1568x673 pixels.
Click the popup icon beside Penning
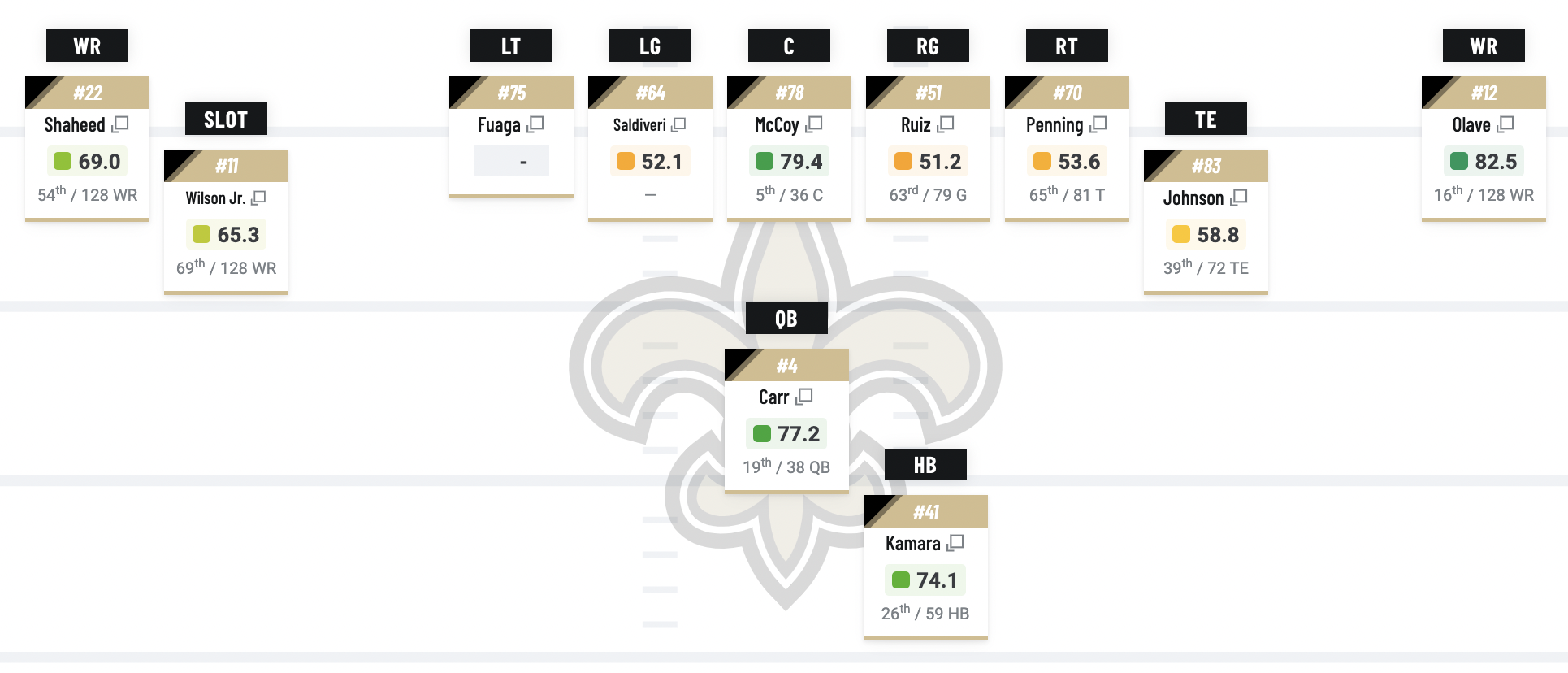pyautogui.click(x=1098, y=124)
